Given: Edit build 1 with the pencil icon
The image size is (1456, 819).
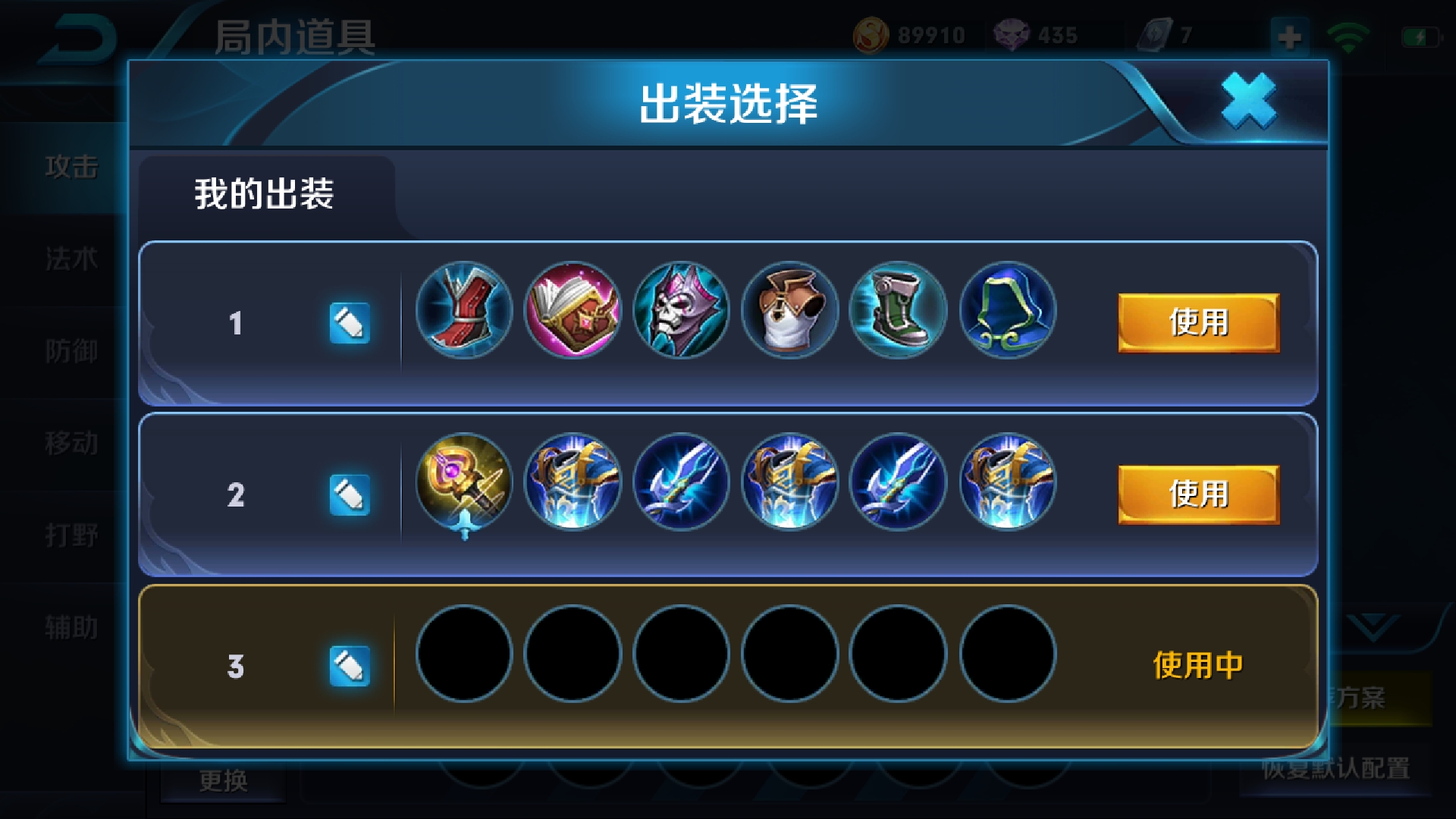Looking at the screenshot, I should pyautogui.click(x=349, y=322).
